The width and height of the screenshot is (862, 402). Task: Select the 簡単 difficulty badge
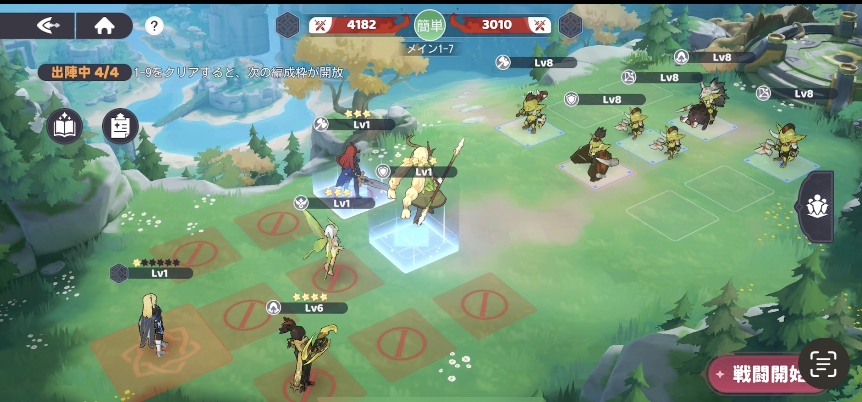click(x=429, y=25)
